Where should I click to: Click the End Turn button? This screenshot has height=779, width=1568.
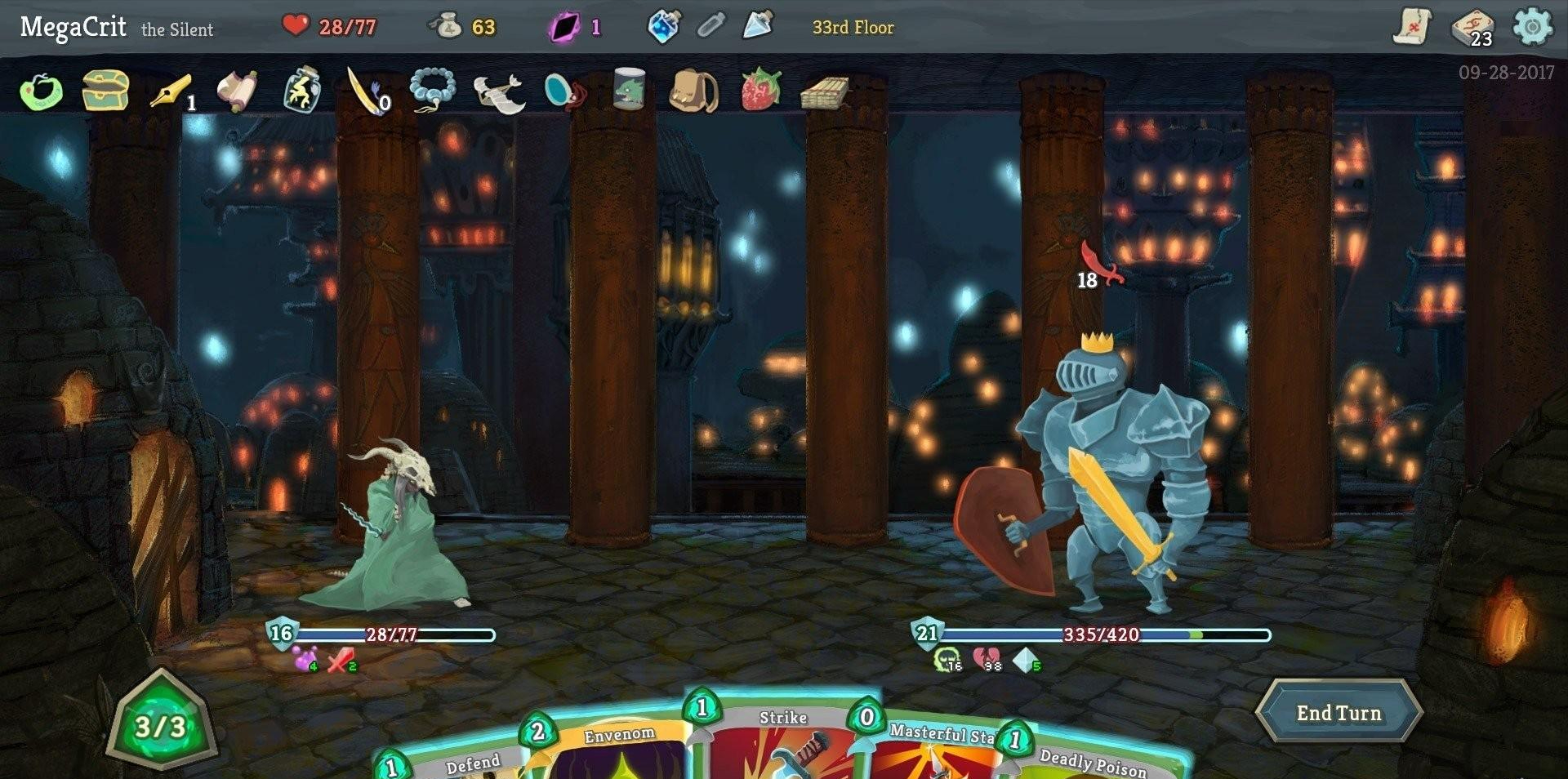coord(1339,713)
